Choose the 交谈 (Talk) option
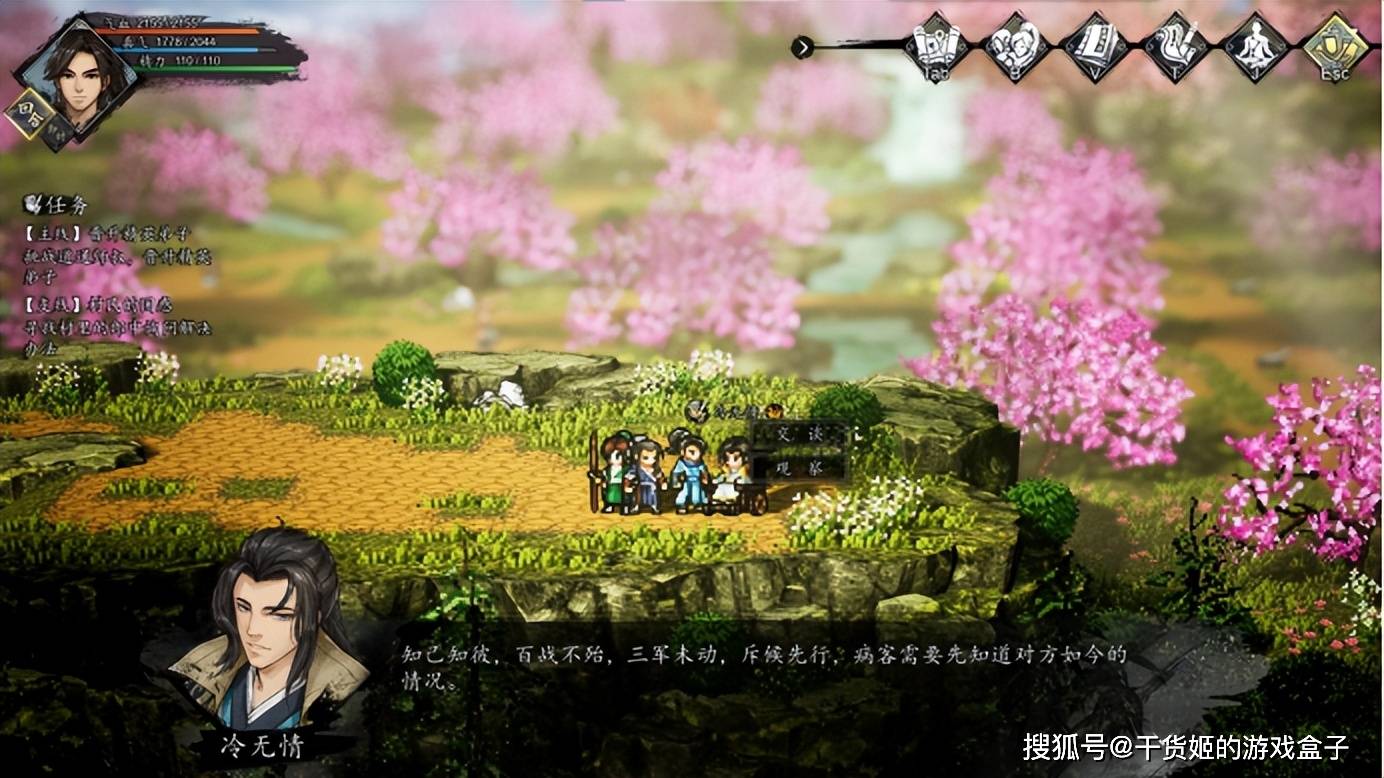 tap(797, 436)
